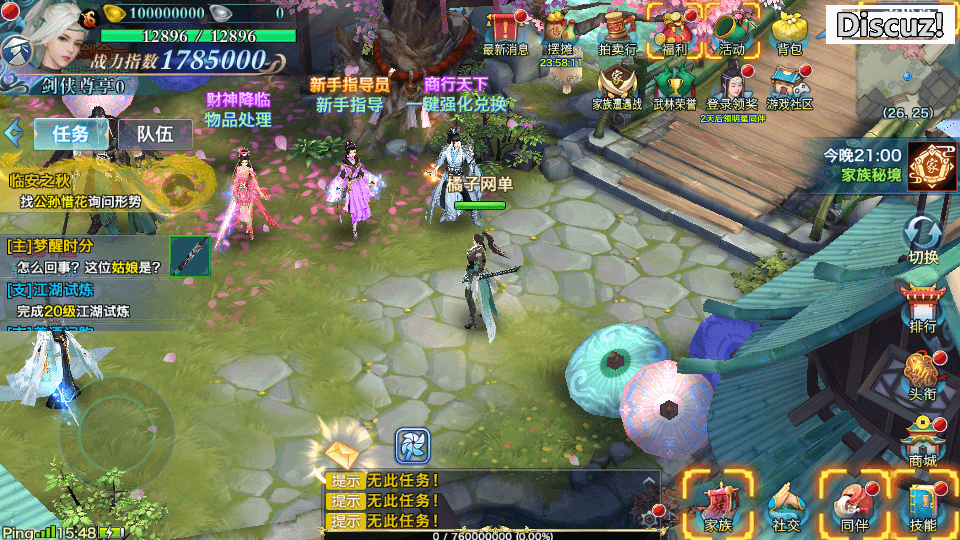Open the 社交 social menu
Viewport: 960px width, 540px height.
click(x=786, y=503)
